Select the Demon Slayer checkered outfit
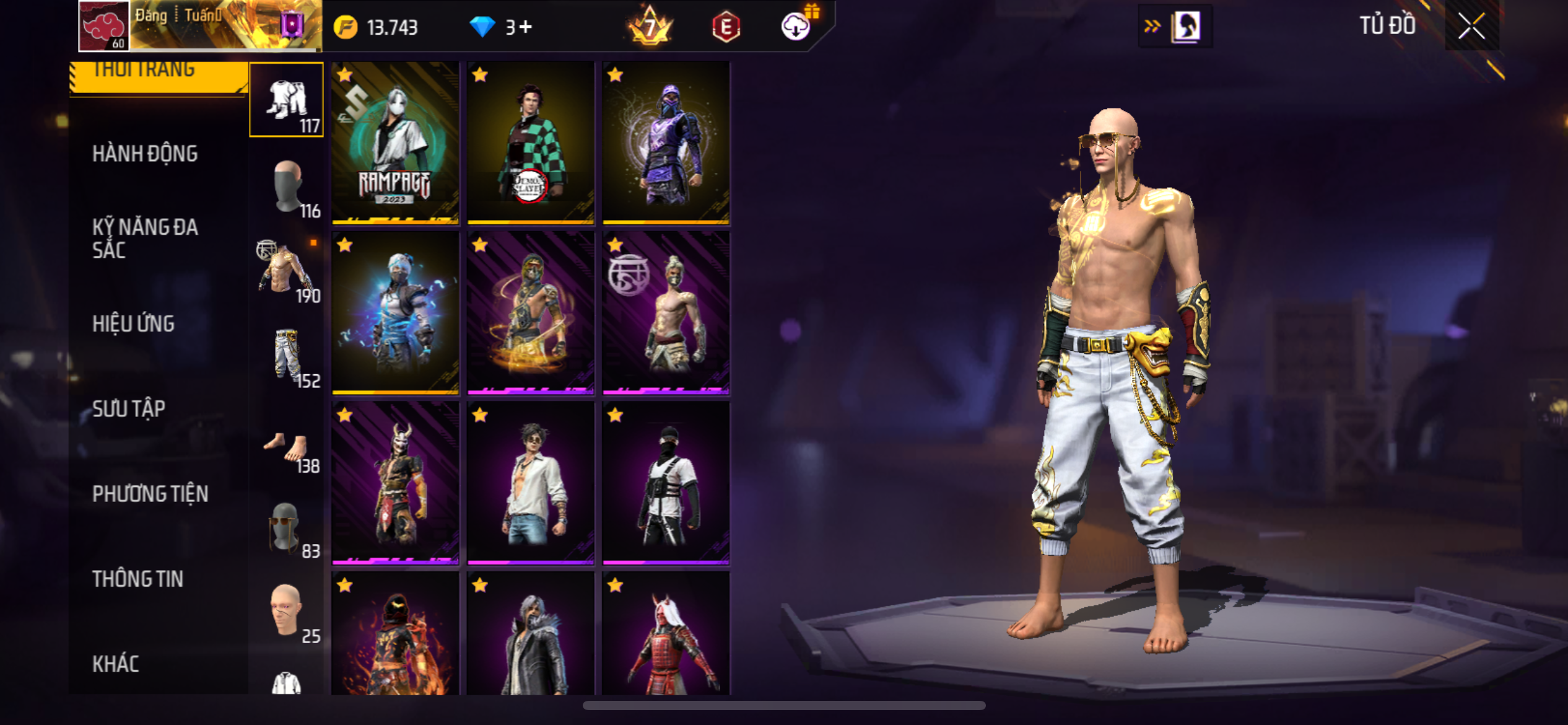The height and width of the screenshot is (725, 1568). (531, 143)
